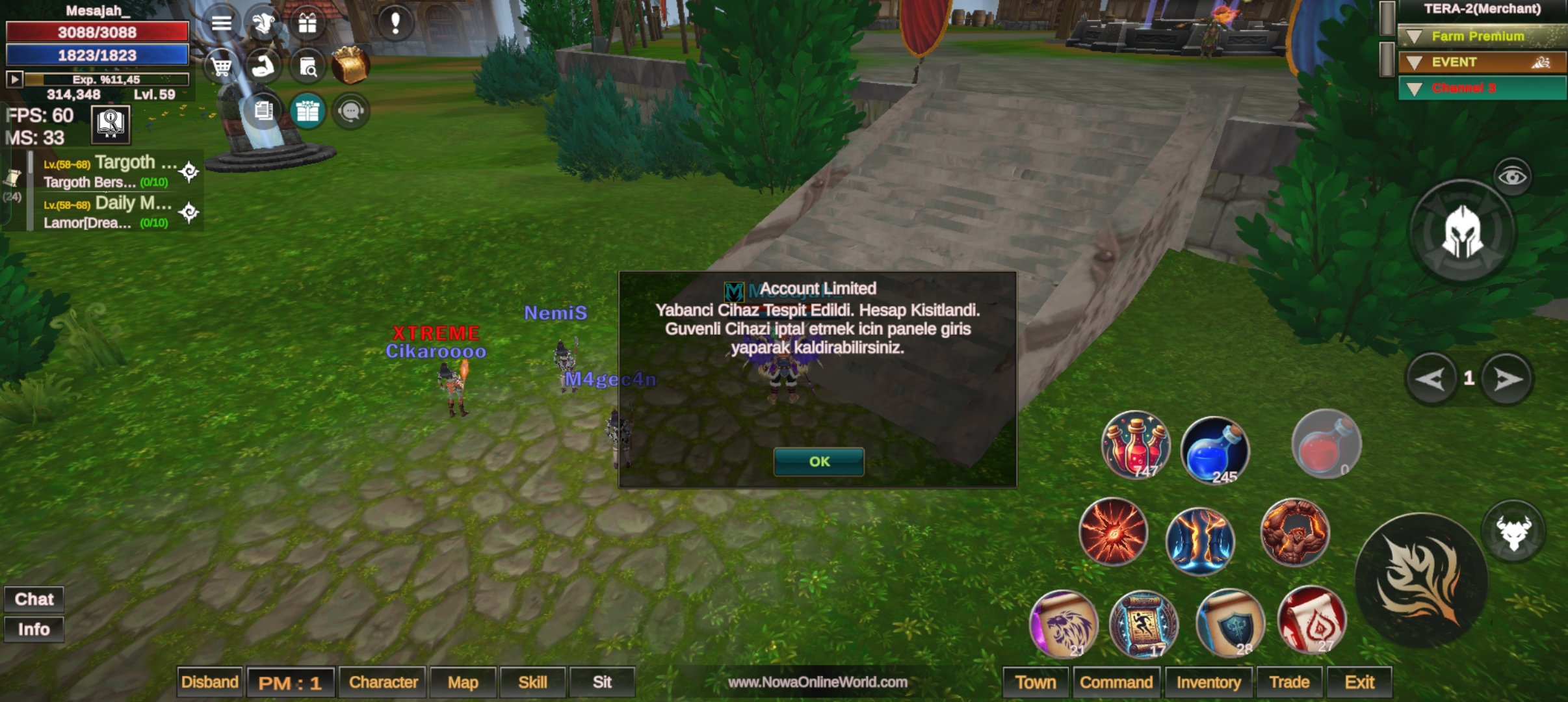This screenshot has height=702, width=1568.
Task: Return to Town
Action: click(1036, 682)
